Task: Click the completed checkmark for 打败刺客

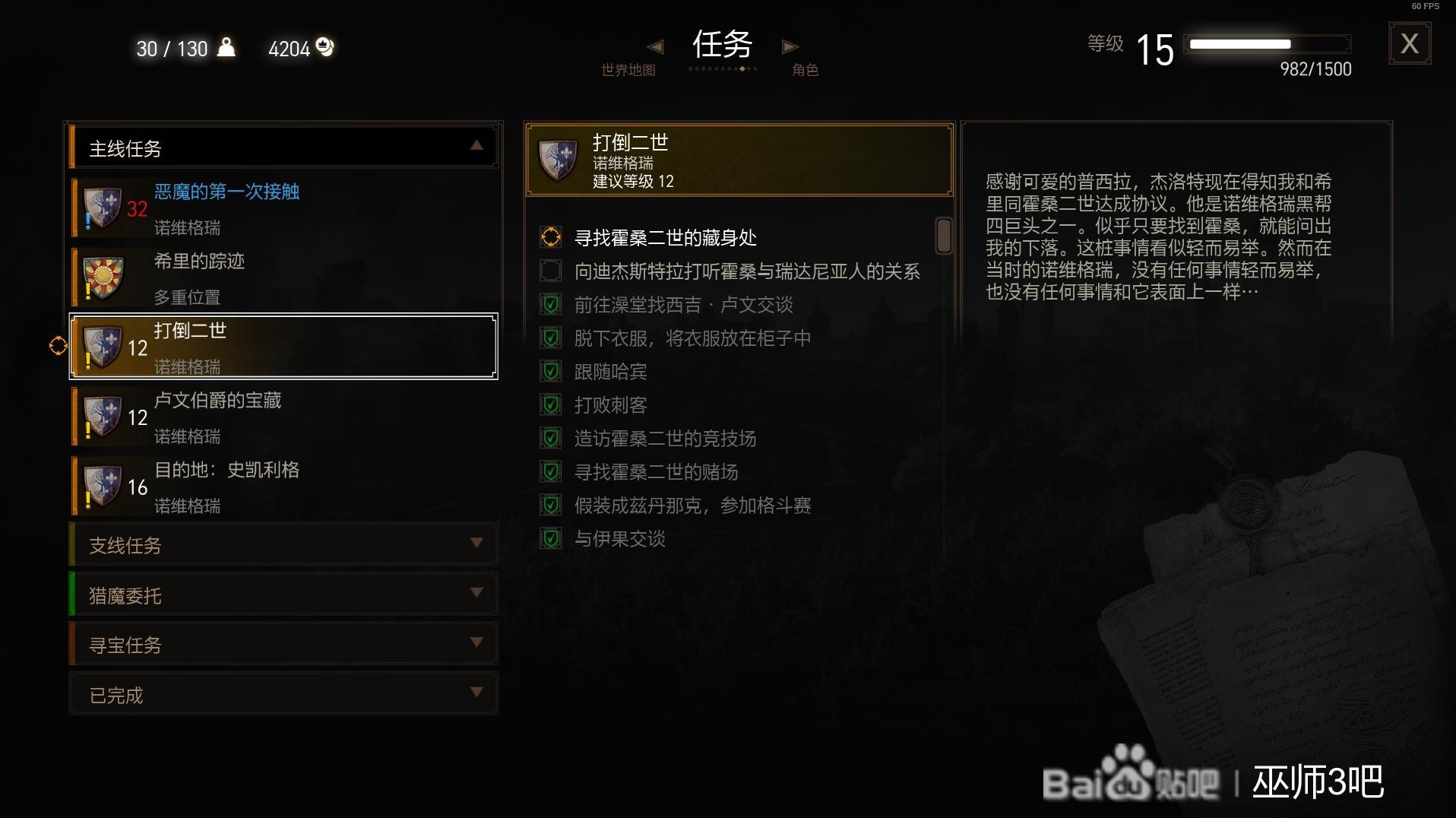Action: click(x=551, y=404)
